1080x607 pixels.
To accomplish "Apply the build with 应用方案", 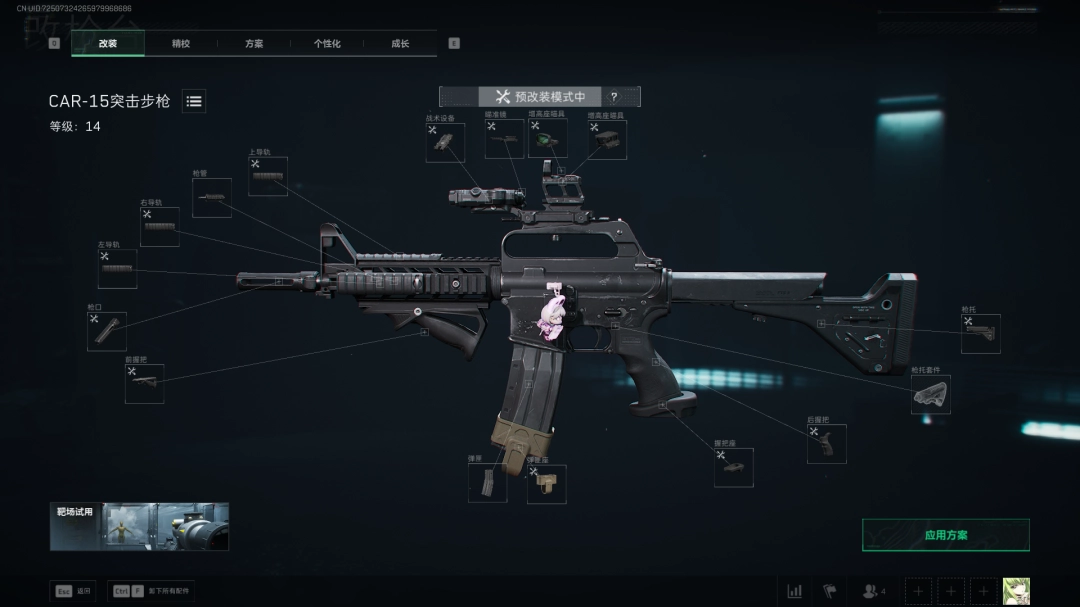I will [945, 535].
